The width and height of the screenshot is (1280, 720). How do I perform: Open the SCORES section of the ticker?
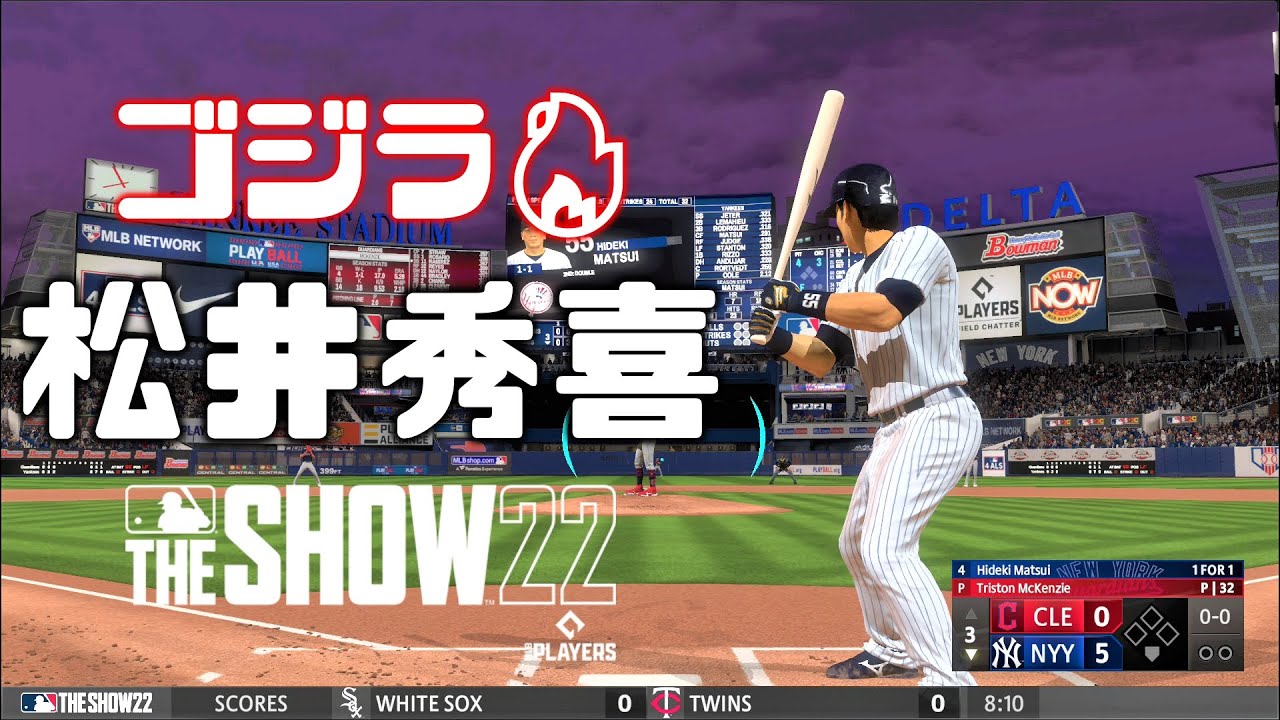tap(250, 703)
